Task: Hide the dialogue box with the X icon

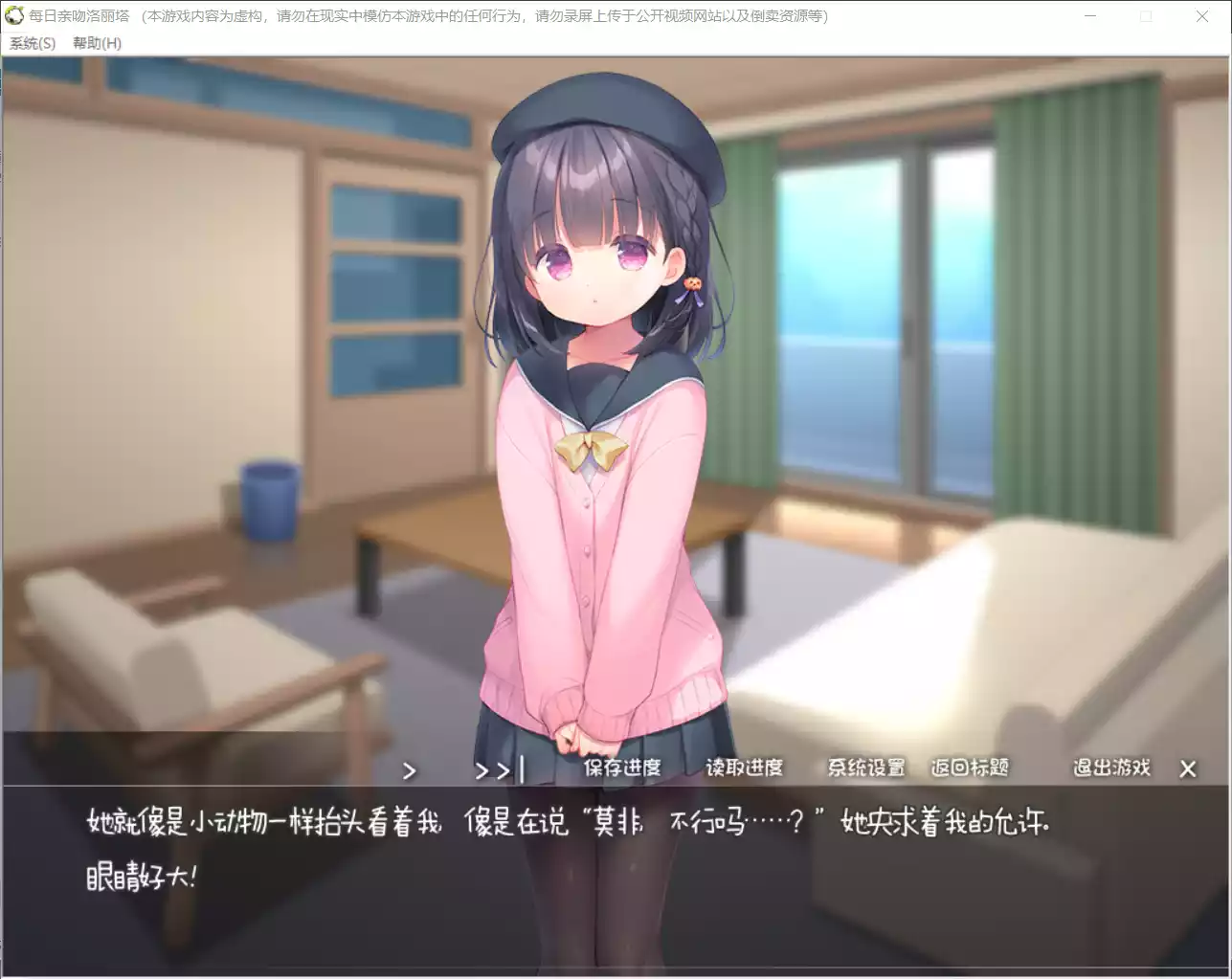Action: [1187, 768]
